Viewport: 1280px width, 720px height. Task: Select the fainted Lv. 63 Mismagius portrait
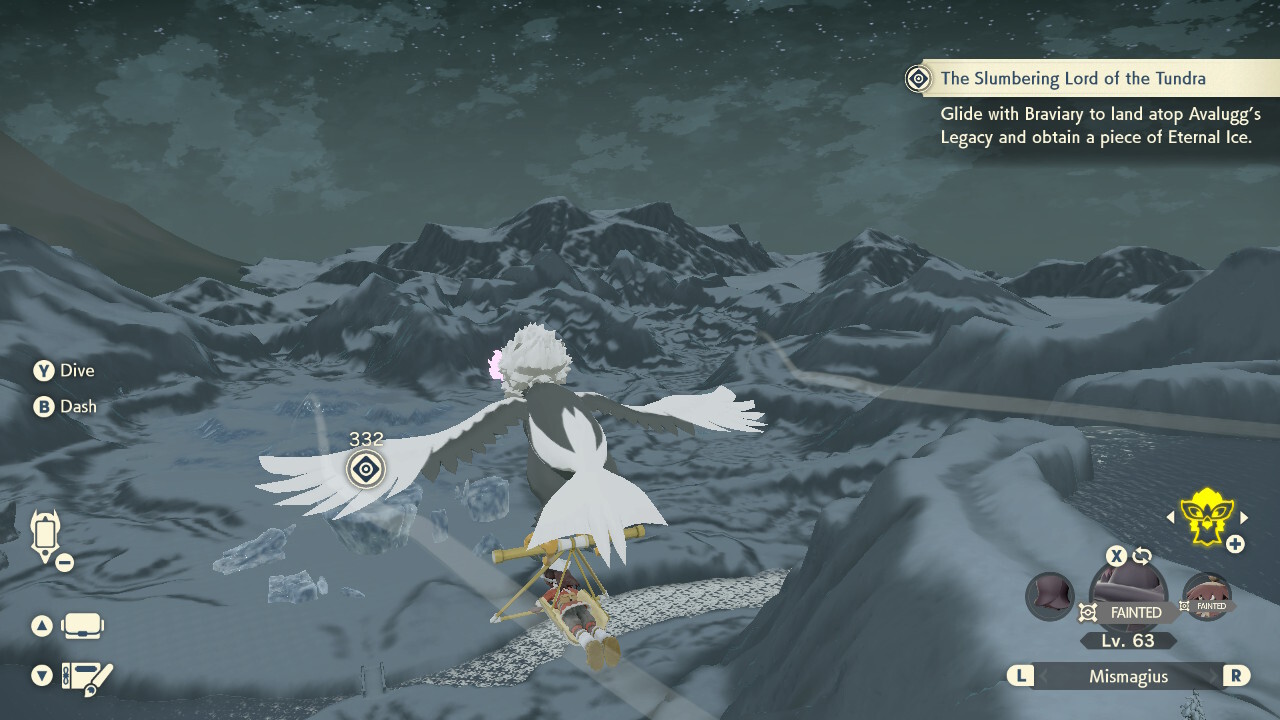(x=1127, y=594)
